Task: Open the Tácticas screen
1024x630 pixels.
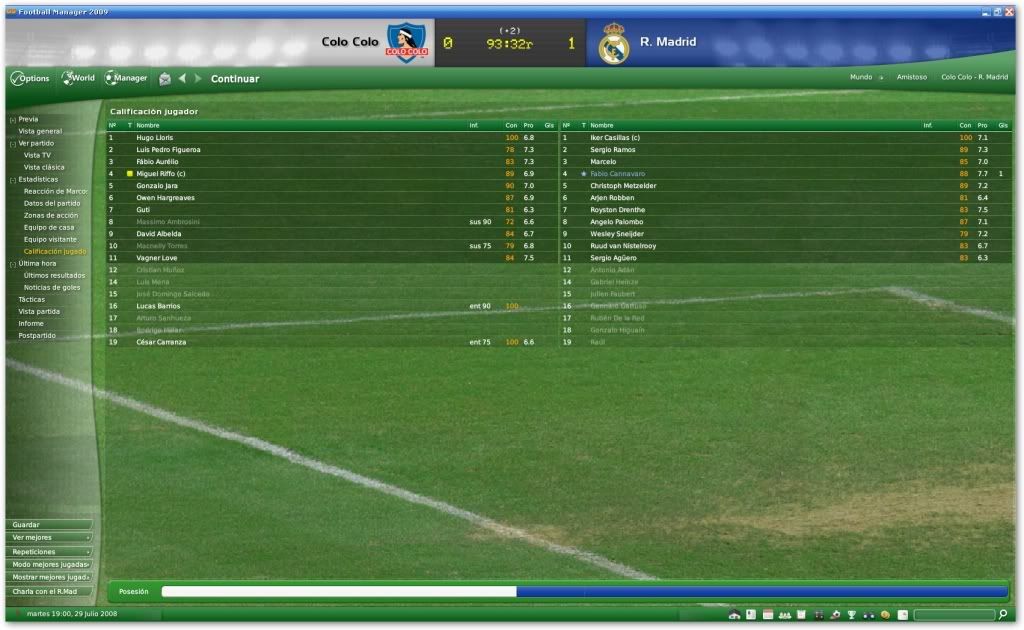Action: coord(31,299)
